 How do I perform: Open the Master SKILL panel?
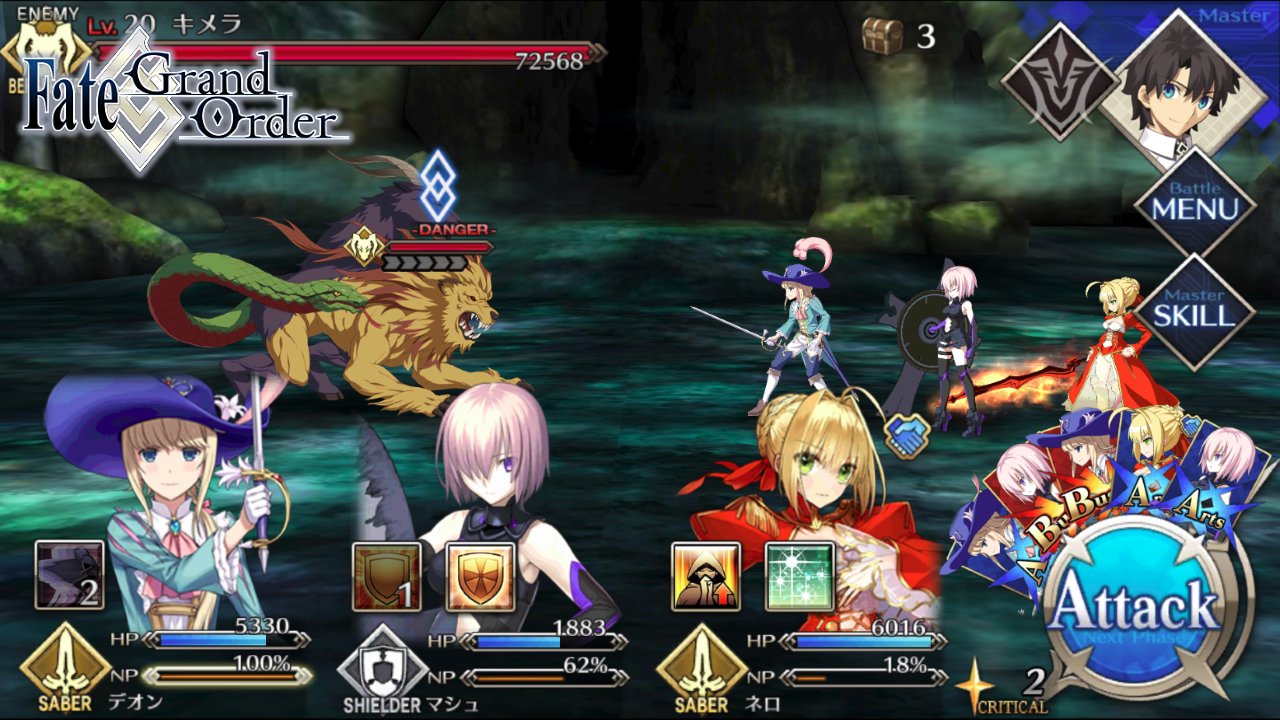[1194, 311]
